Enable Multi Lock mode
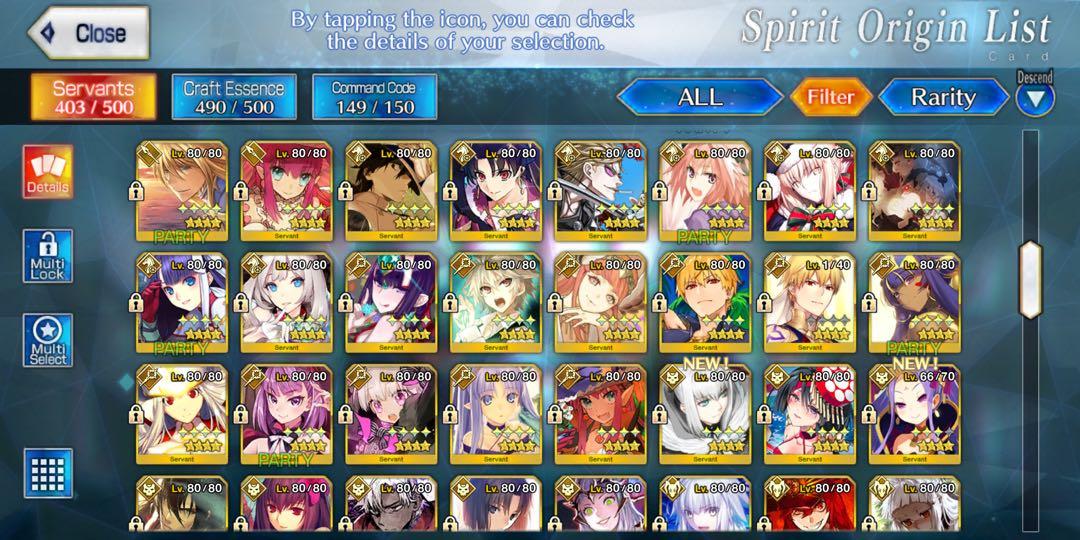This screenshot has width=1080, height=540. [x=48, y=256]
